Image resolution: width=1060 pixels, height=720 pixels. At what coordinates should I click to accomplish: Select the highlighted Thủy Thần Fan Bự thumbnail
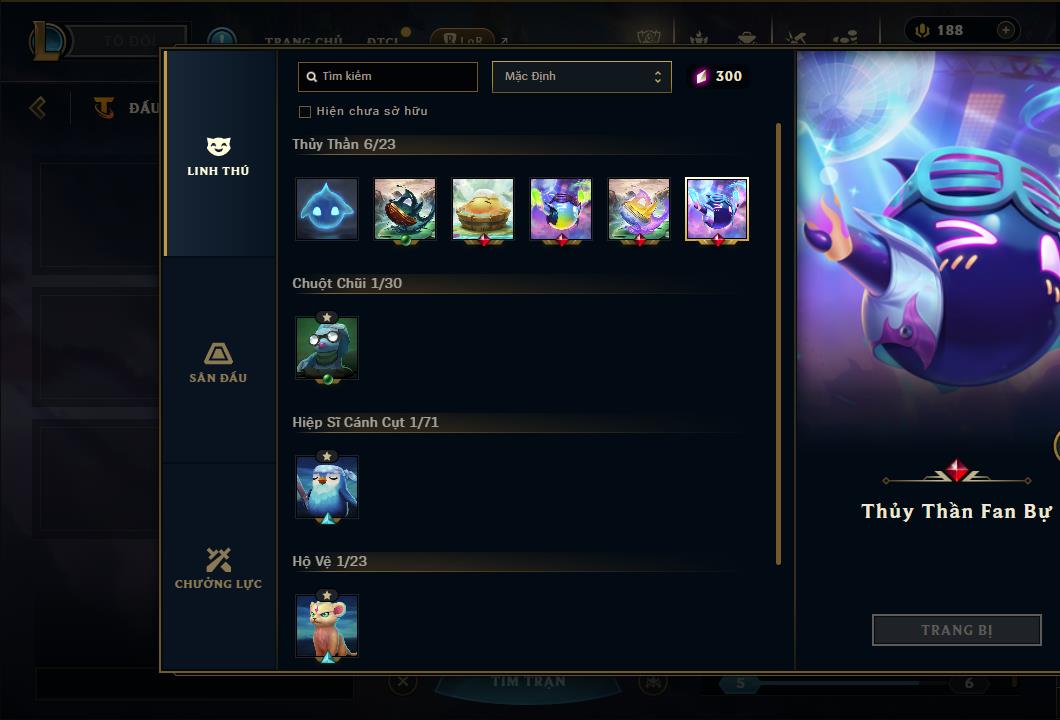pos(717,209)
